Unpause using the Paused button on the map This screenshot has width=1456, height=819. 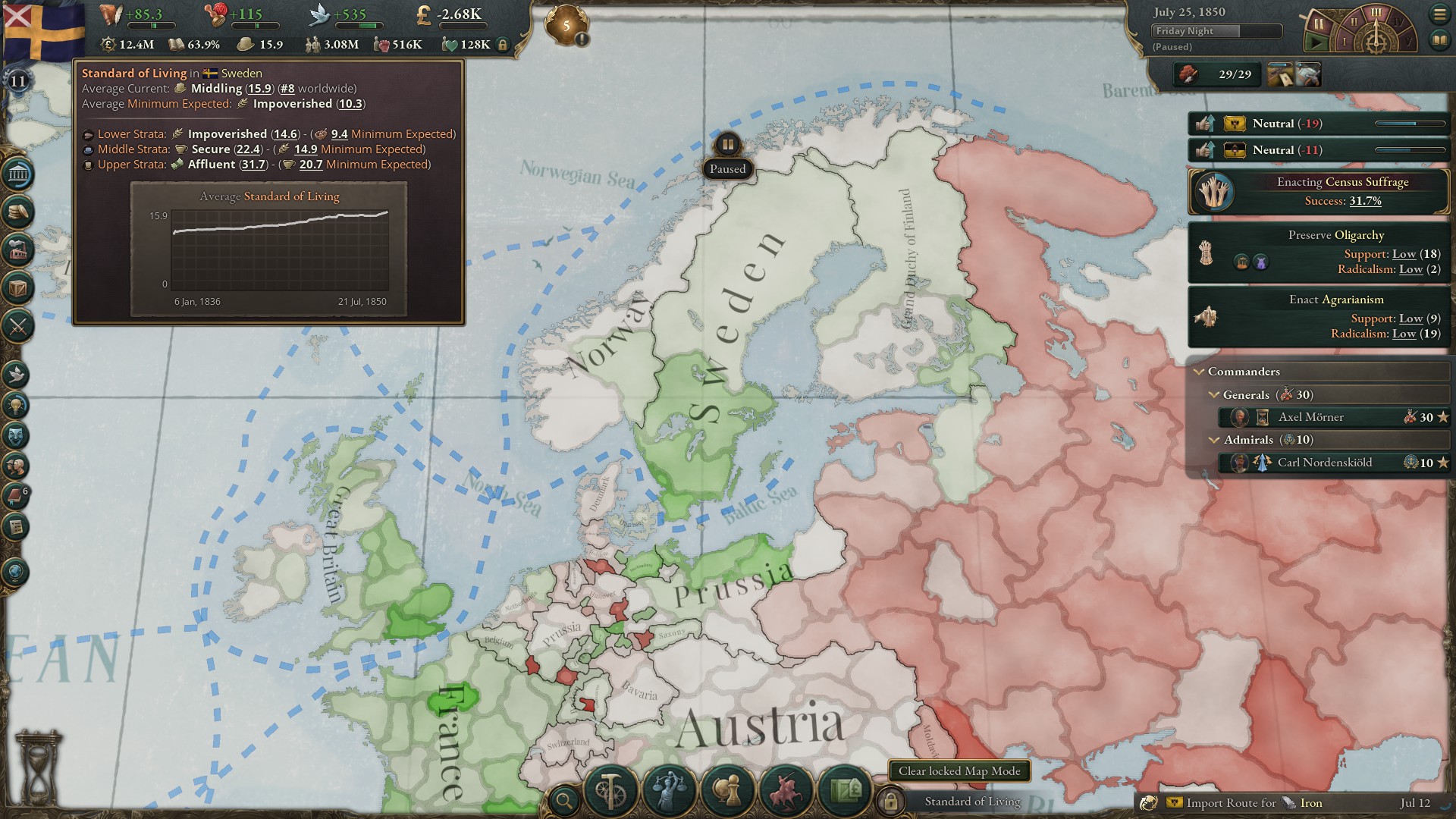[727, 168]
